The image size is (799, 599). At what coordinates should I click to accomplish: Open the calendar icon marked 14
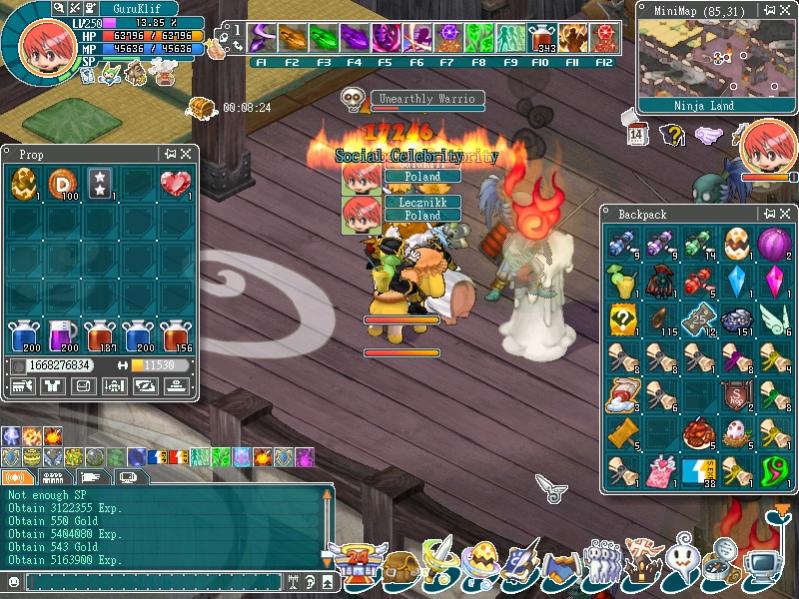(x=638, y=135)
